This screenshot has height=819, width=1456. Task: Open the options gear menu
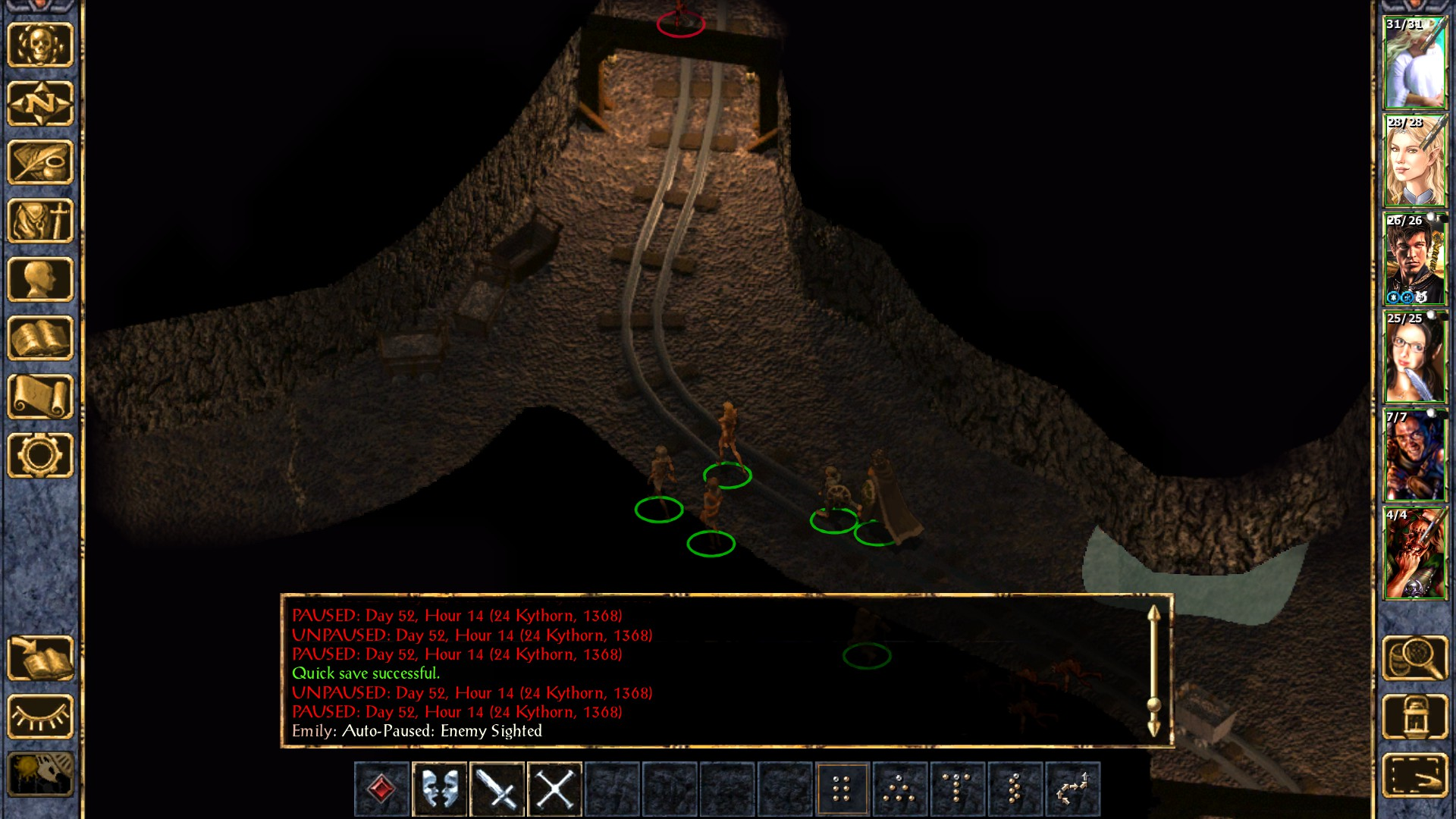(40, 455)
